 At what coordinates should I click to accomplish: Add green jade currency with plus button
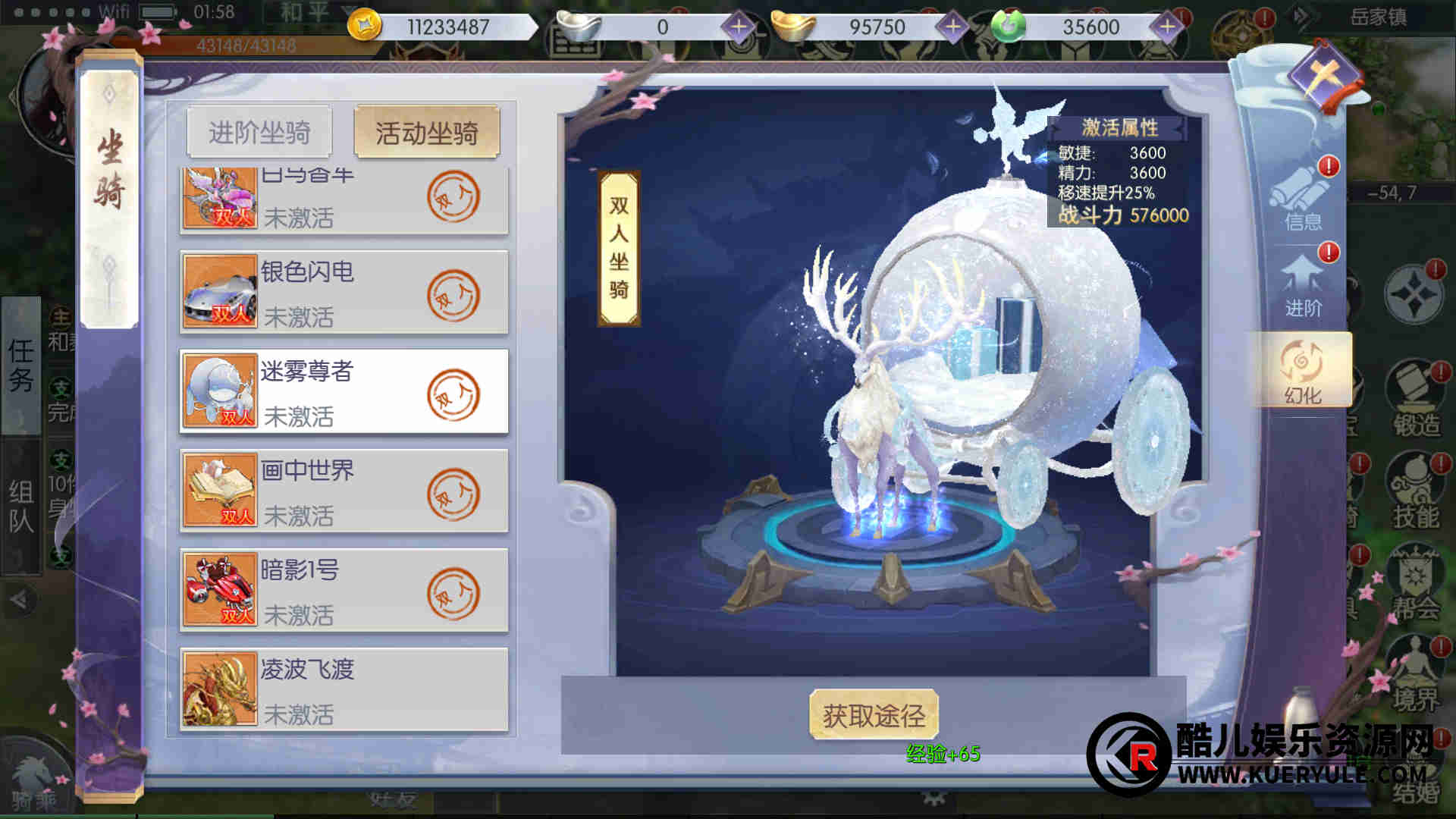[x=1166, y=27]
